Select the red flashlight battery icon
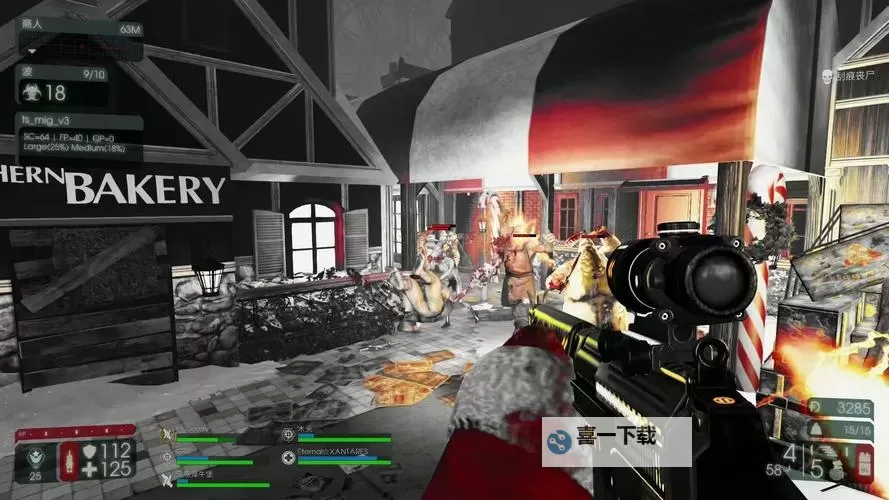889x500 pixels. 864,463
